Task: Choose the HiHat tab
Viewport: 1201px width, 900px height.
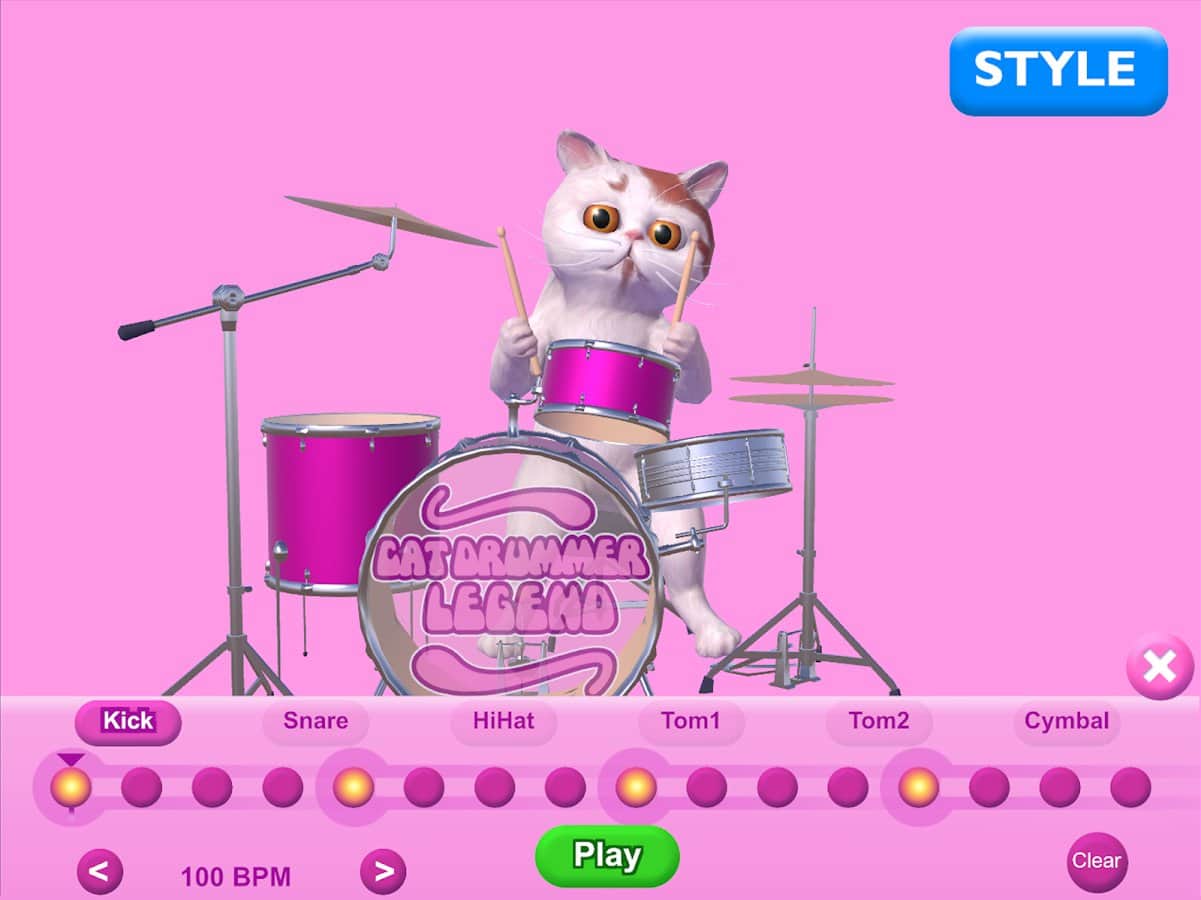Action: [503, 721]
